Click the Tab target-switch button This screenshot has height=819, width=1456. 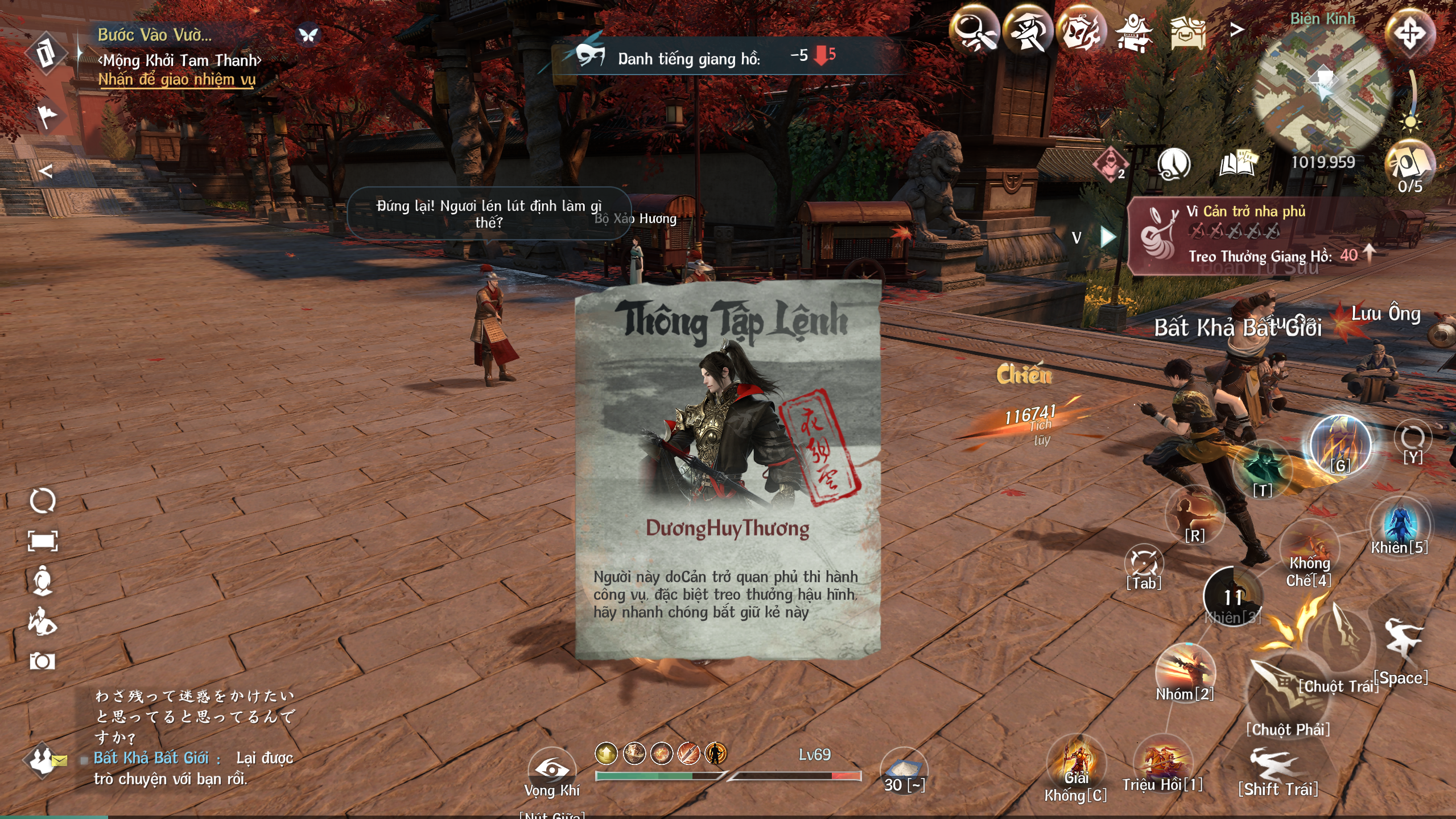[1144, 565]
